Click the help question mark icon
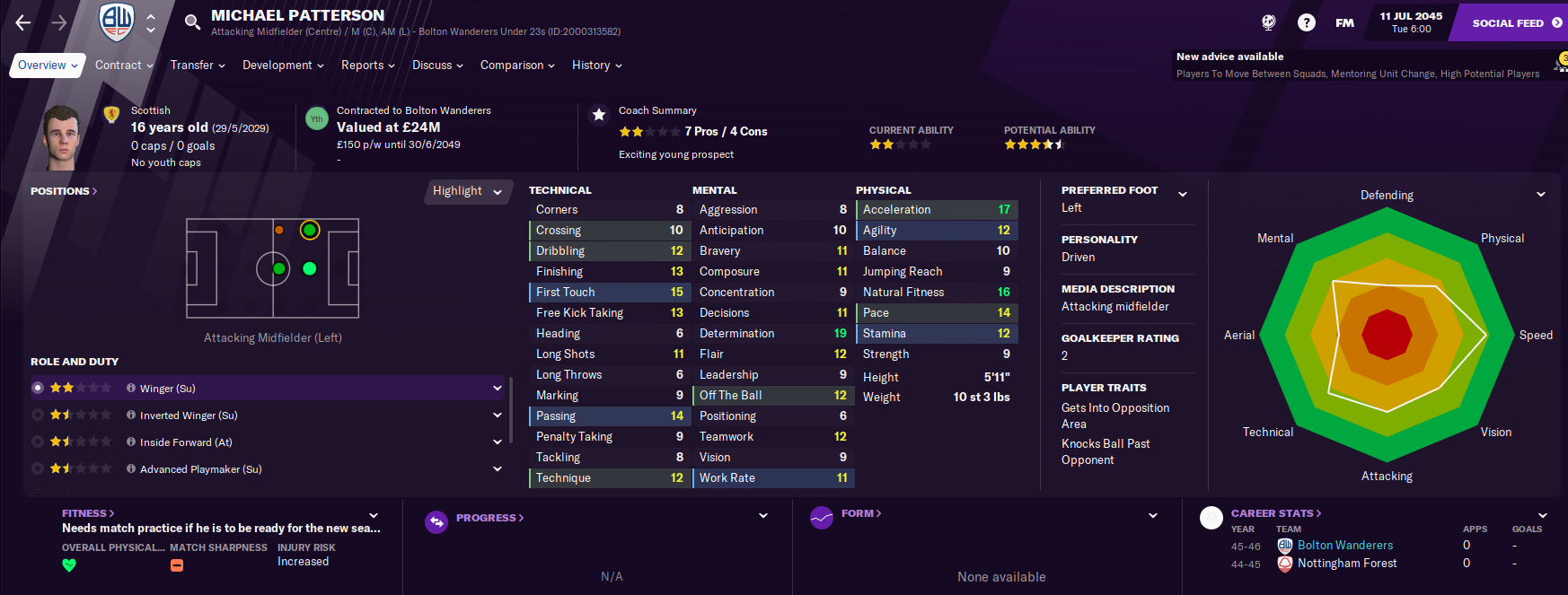The width and height of the screenshot is (1568, 595). pos(1307,22)
